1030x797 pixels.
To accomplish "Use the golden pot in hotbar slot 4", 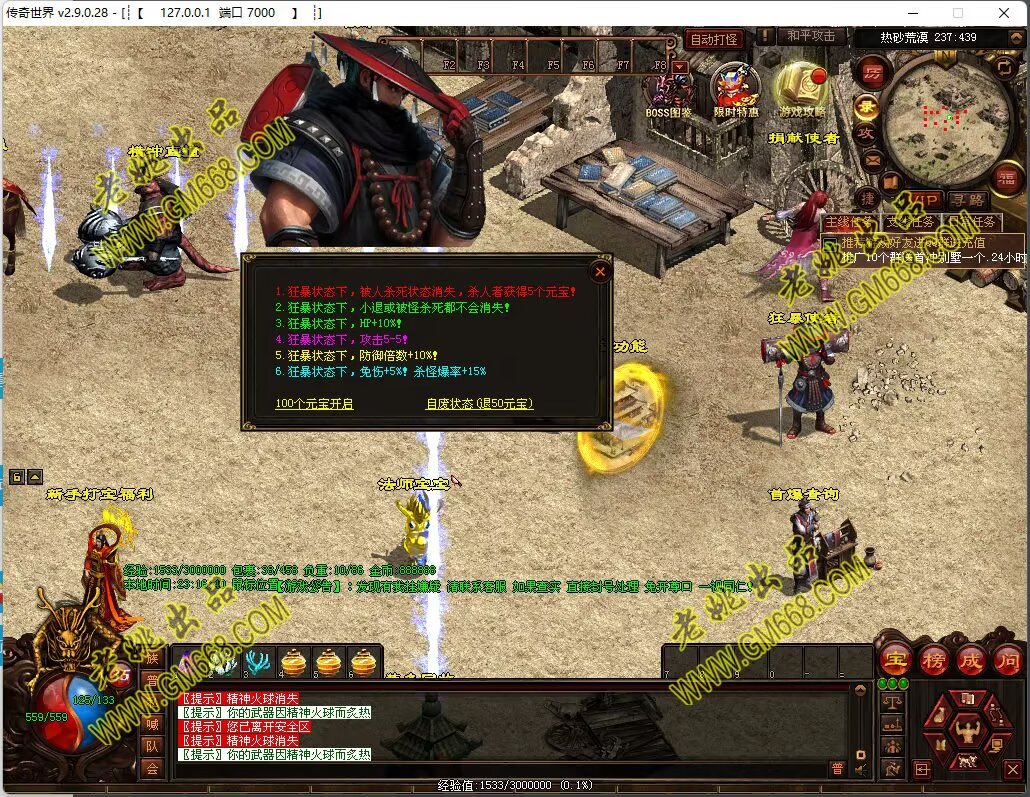I will pyautogui.click(x=293, y=661).
